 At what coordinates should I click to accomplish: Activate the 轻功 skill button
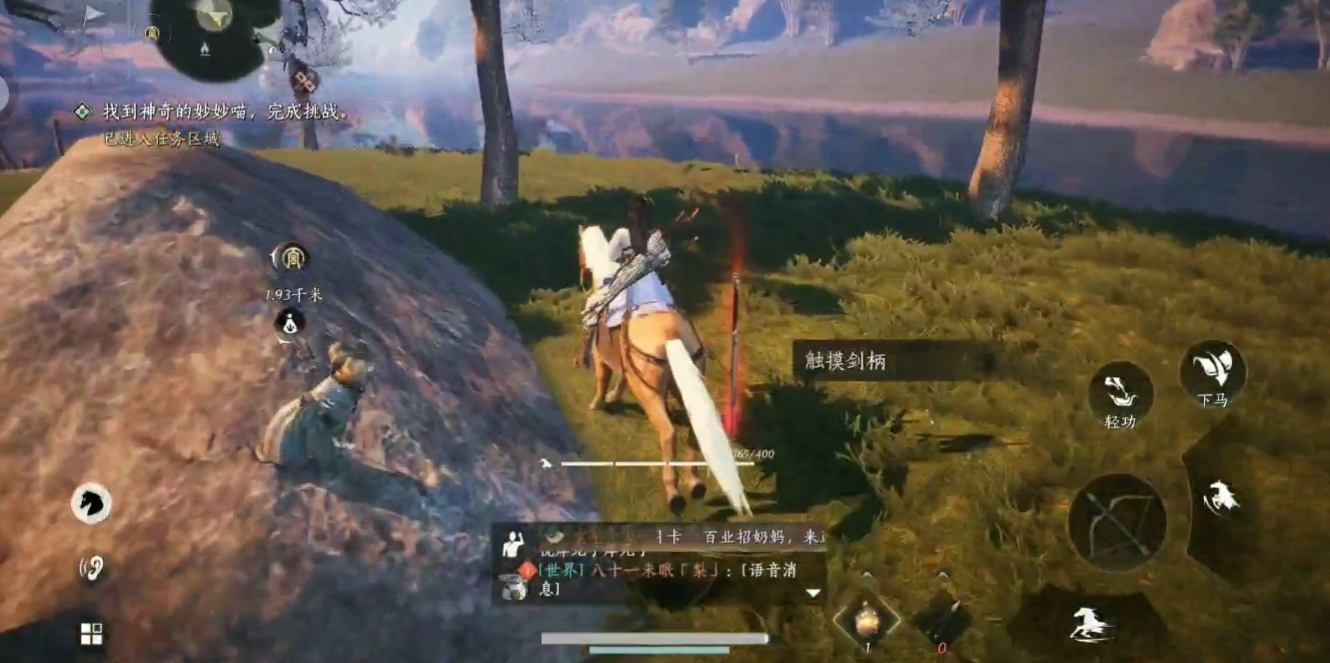1120,395
